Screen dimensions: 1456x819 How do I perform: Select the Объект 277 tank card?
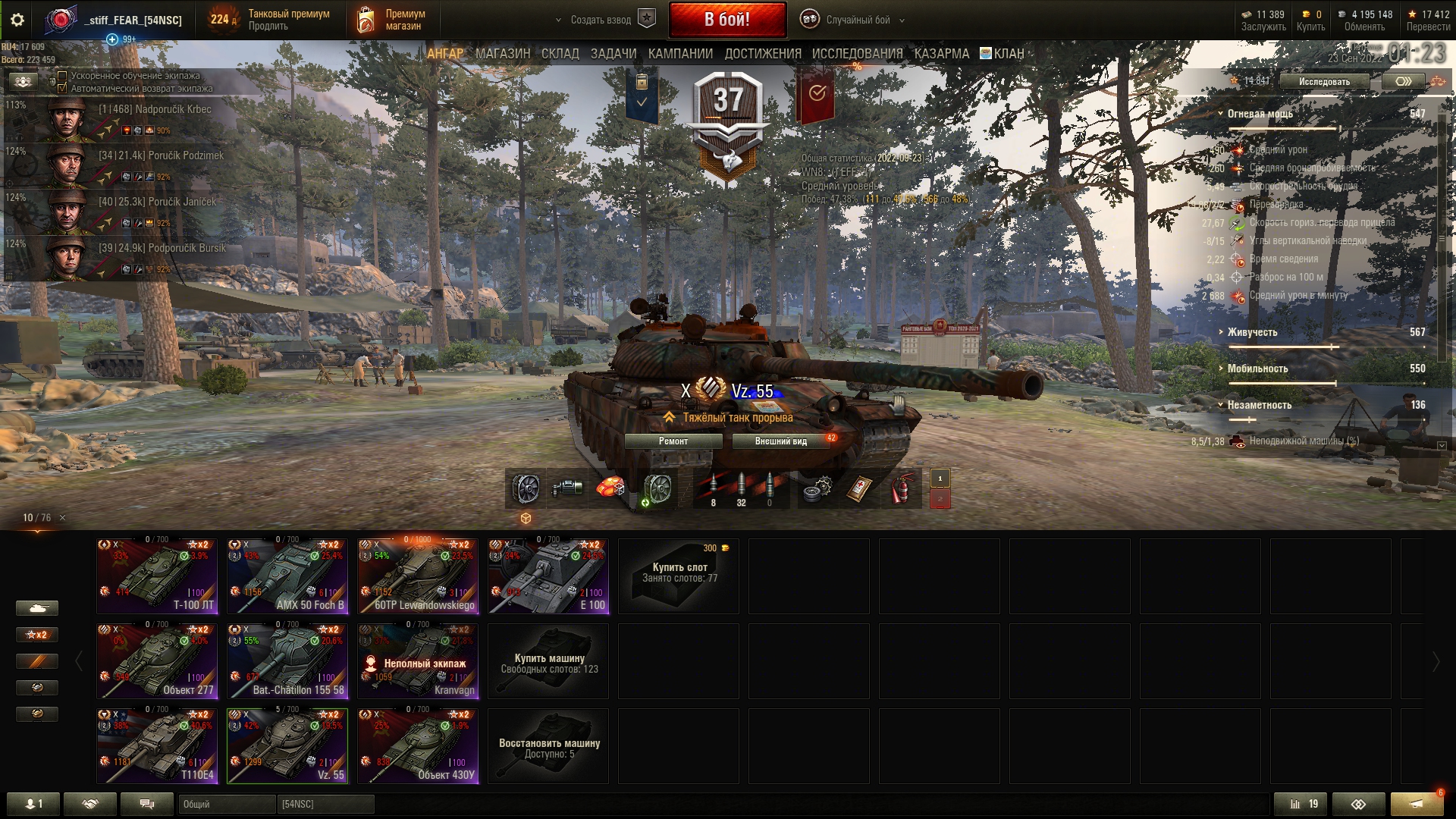[157, 661]
